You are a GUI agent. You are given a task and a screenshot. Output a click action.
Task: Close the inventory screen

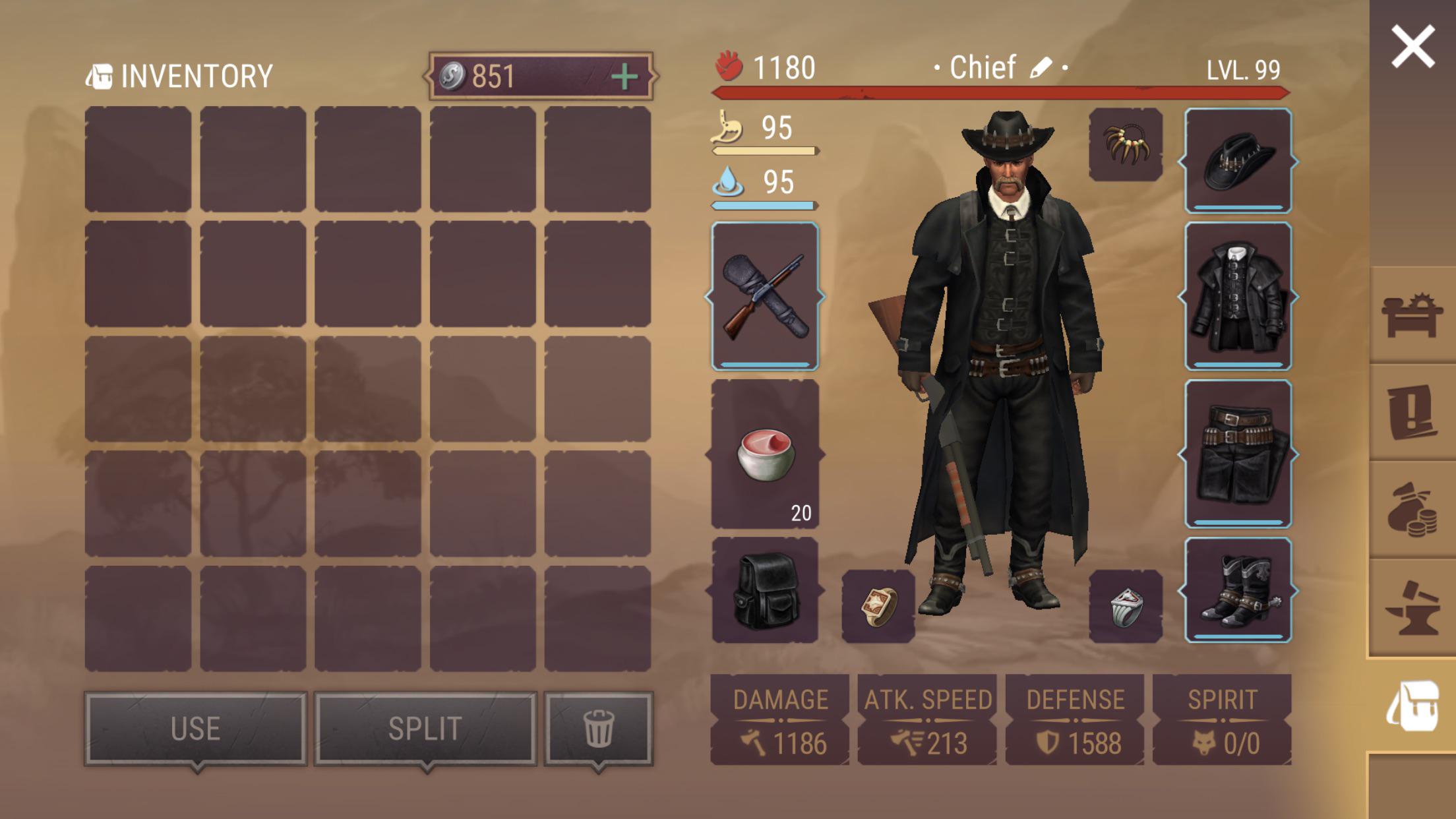coord(1412,46)
